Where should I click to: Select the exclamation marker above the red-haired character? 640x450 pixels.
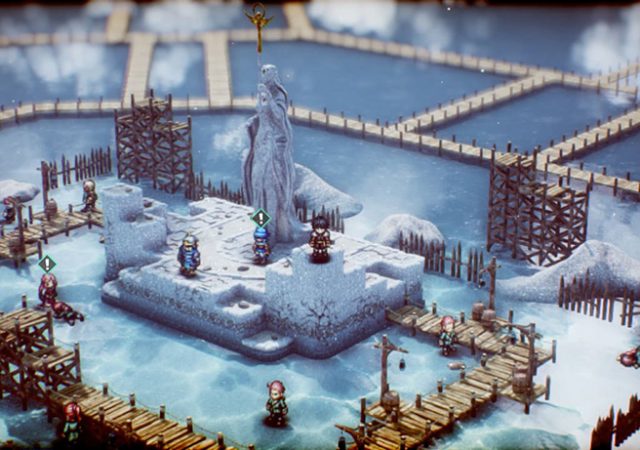47,263
